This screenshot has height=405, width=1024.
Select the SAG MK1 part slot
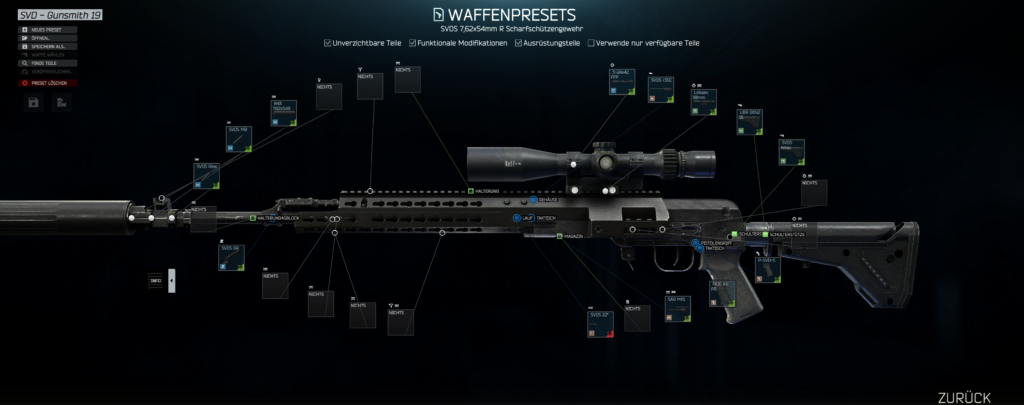click(x=678, y=307)
